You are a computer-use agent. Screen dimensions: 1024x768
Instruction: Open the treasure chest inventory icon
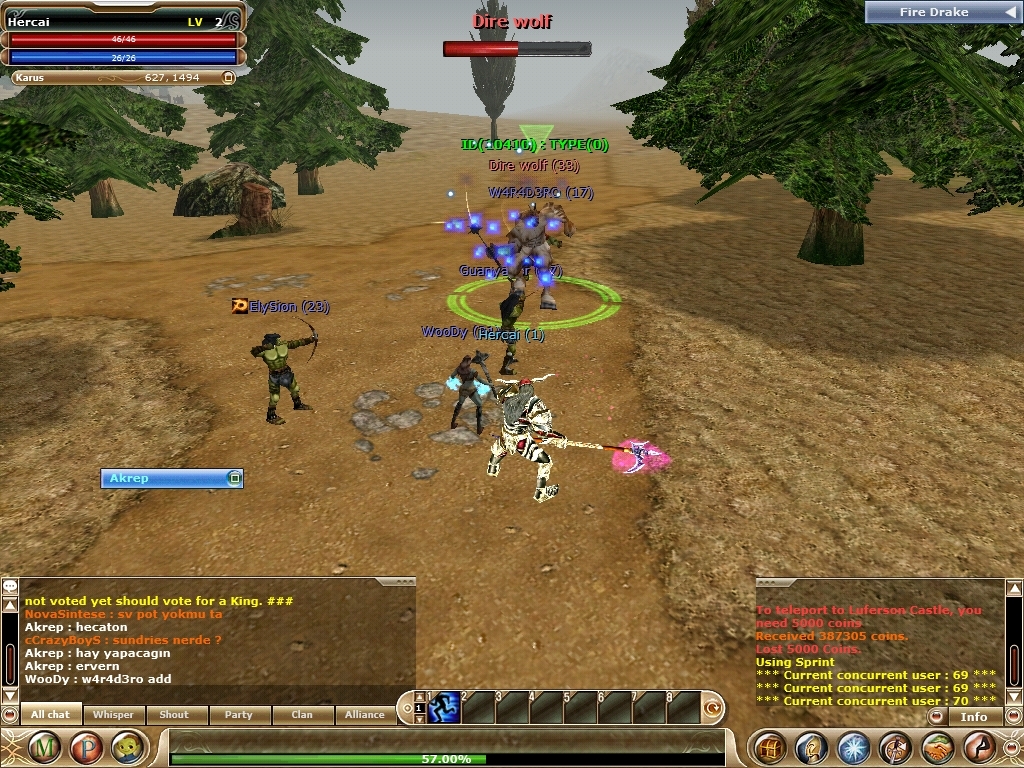click(769, 747)
